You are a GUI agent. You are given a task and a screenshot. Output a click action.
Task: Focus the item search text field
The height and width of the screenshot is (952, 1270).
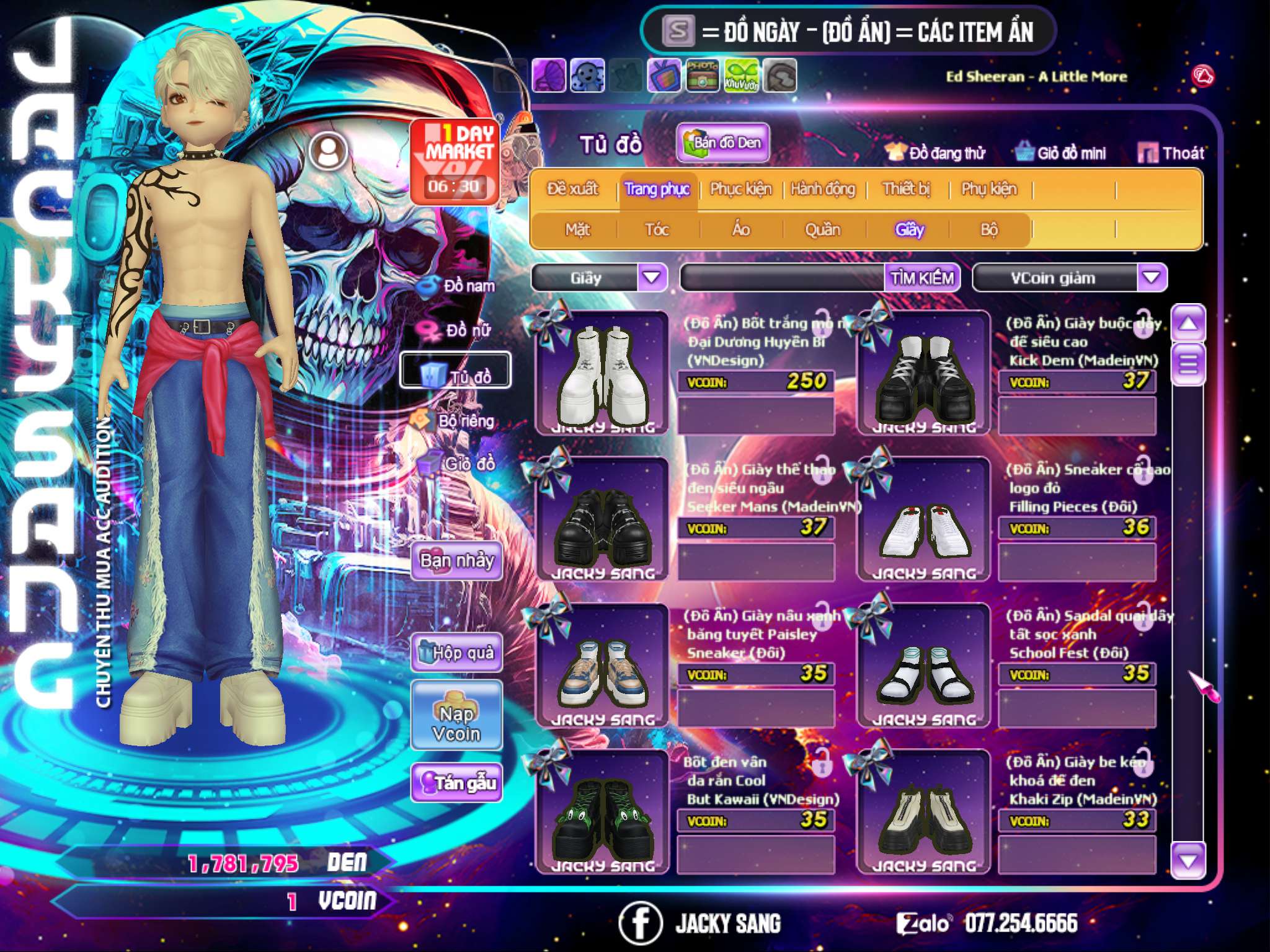[783, 278]
